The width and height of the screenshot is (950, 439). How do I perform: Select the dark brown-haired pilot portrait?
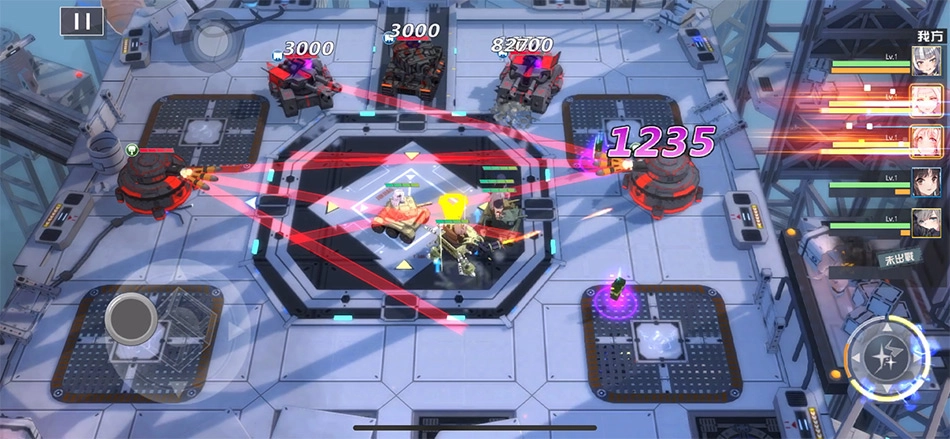click(x=924, y=183)
